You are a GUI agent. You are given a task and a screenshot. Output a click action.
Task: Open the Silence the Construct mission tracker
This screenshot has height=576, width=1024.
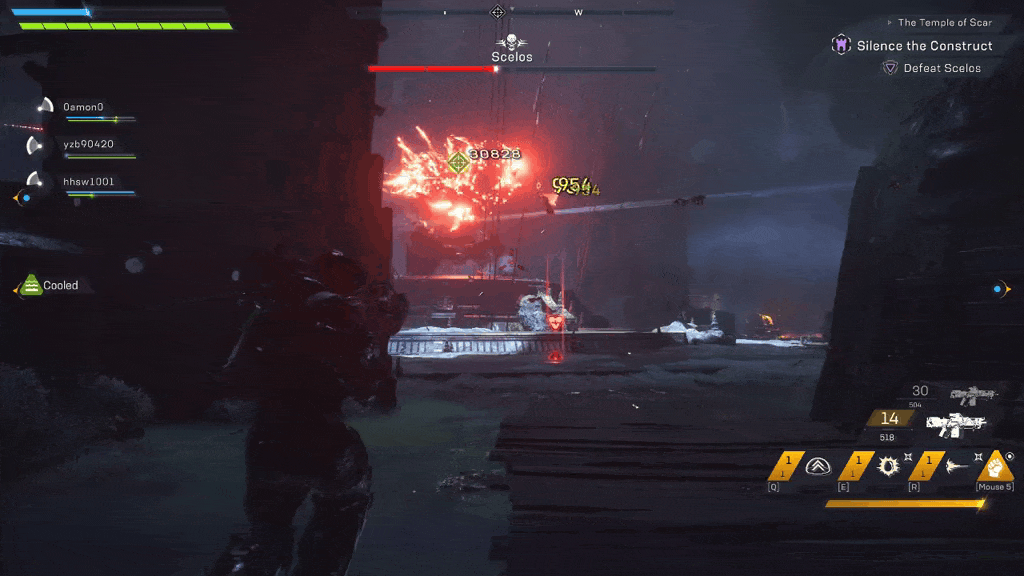pos(924,46)
